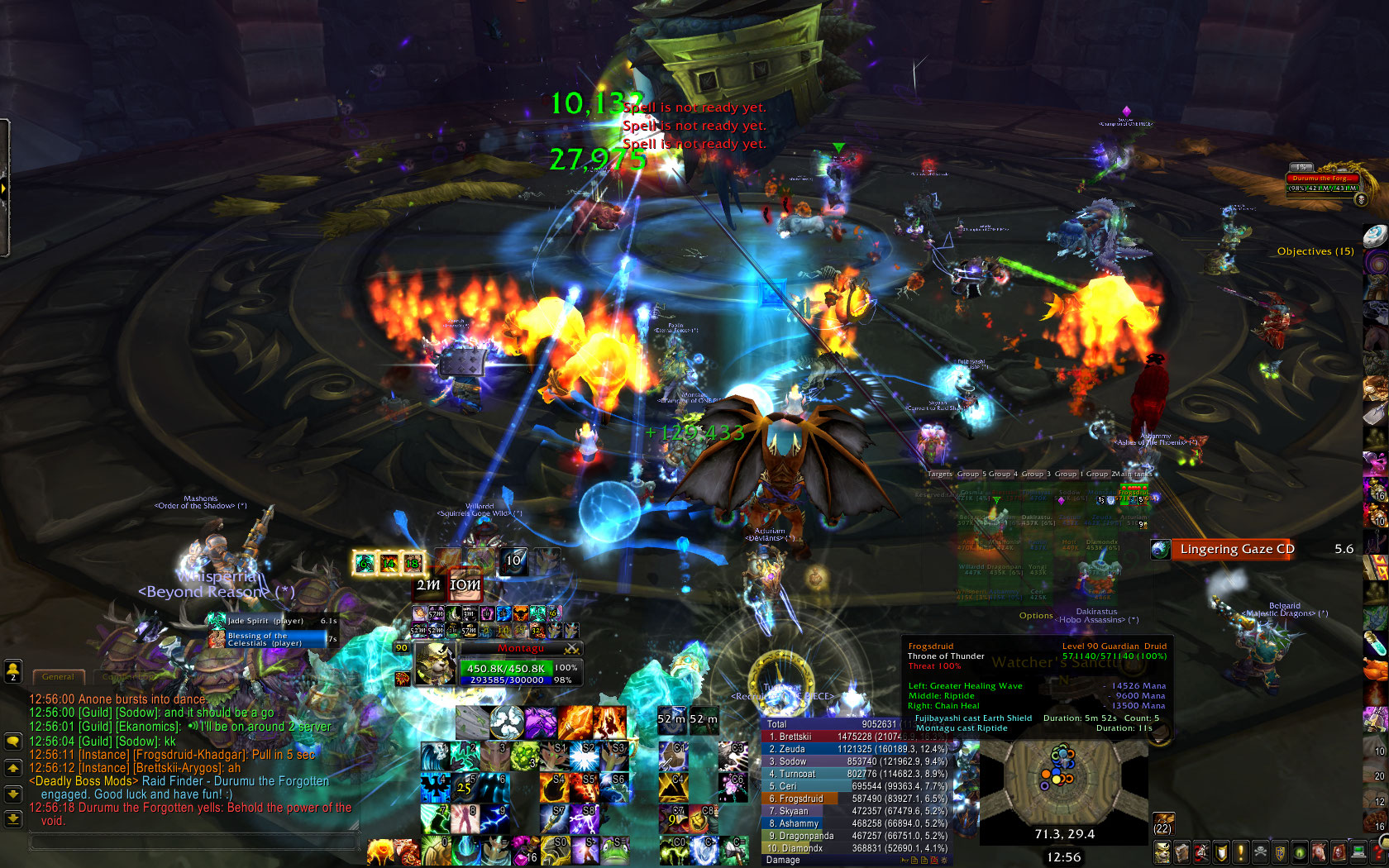
Task: Activate the lightning bolt ability on 9
Action: point(494,818)
